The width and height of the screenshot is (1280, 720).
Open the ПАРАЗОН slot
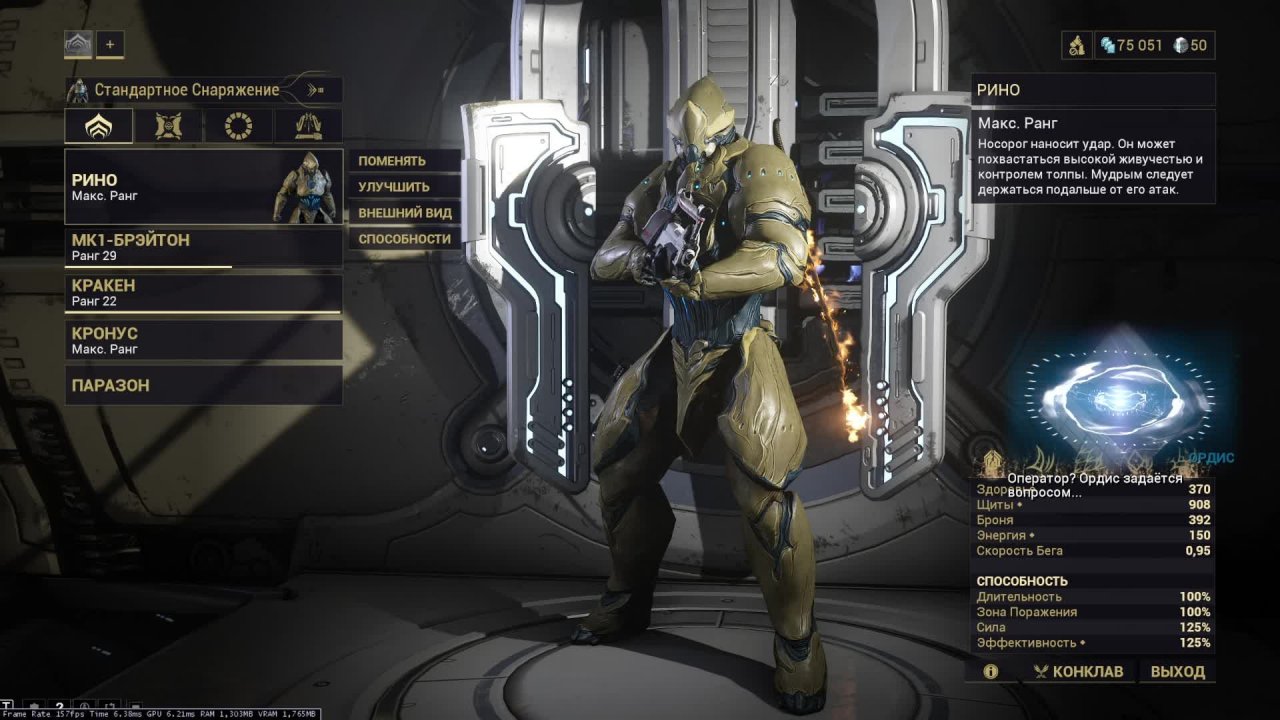[204, 385]
